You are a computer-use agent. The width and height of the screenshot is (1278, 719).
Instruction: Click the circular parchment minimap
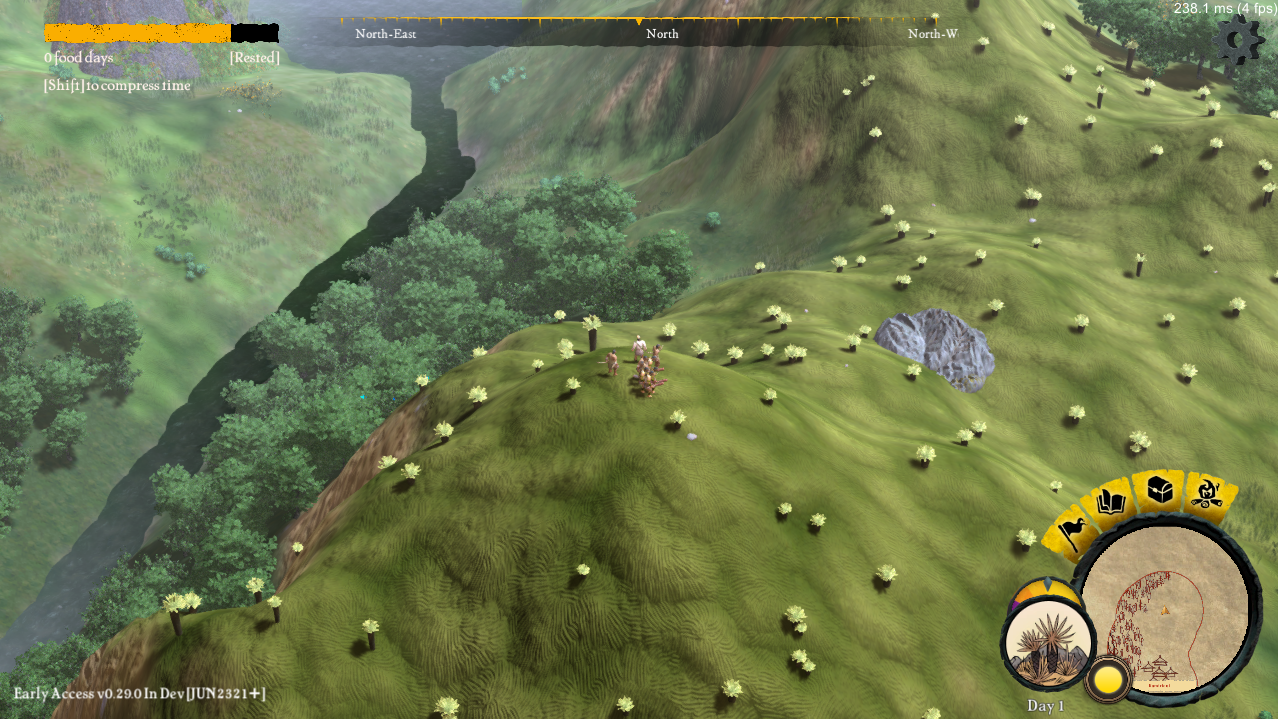coord(1166,608)
